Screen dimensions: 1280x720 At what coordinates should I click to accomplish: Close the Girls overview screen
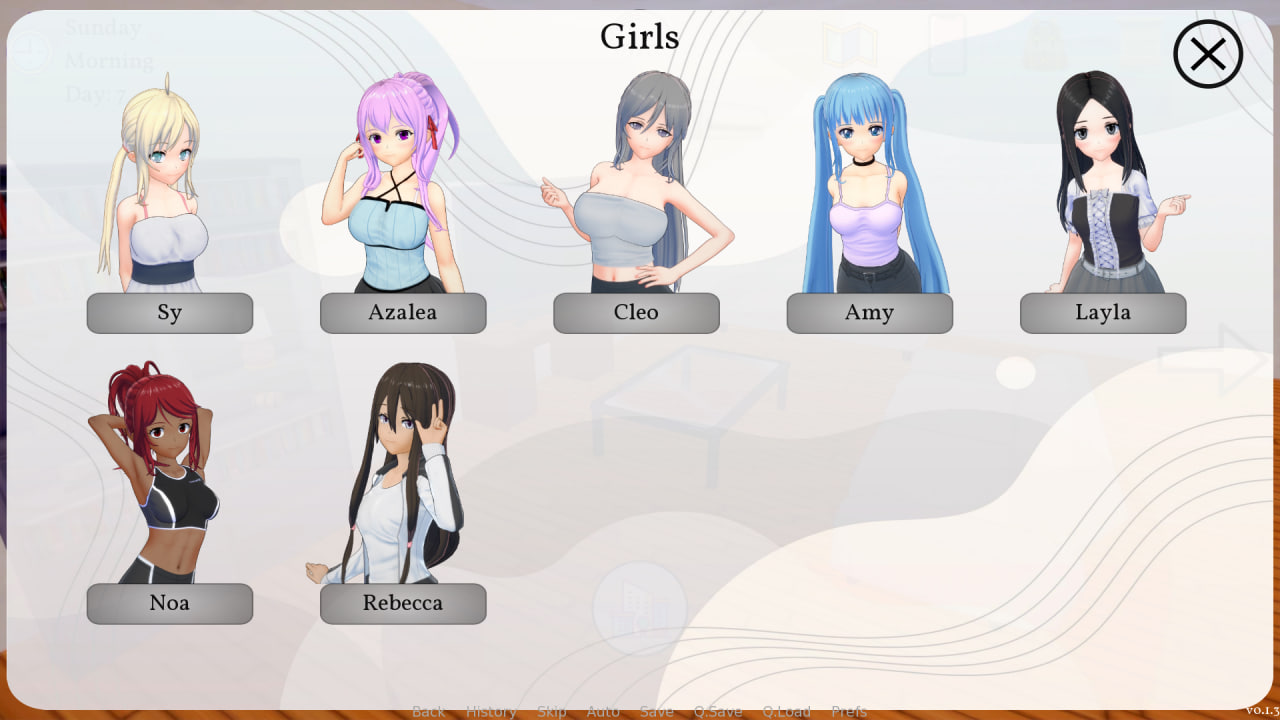(1206, 54)
